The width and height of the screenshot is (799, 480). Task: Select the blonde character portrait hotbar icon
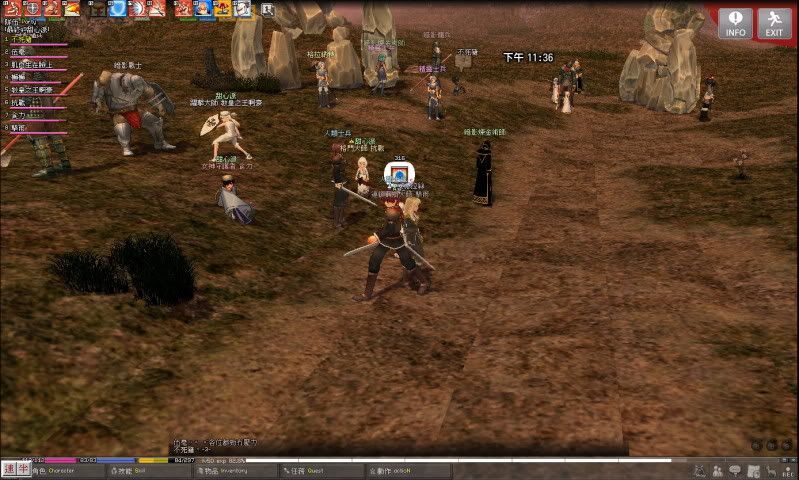[x=203, y=8]
